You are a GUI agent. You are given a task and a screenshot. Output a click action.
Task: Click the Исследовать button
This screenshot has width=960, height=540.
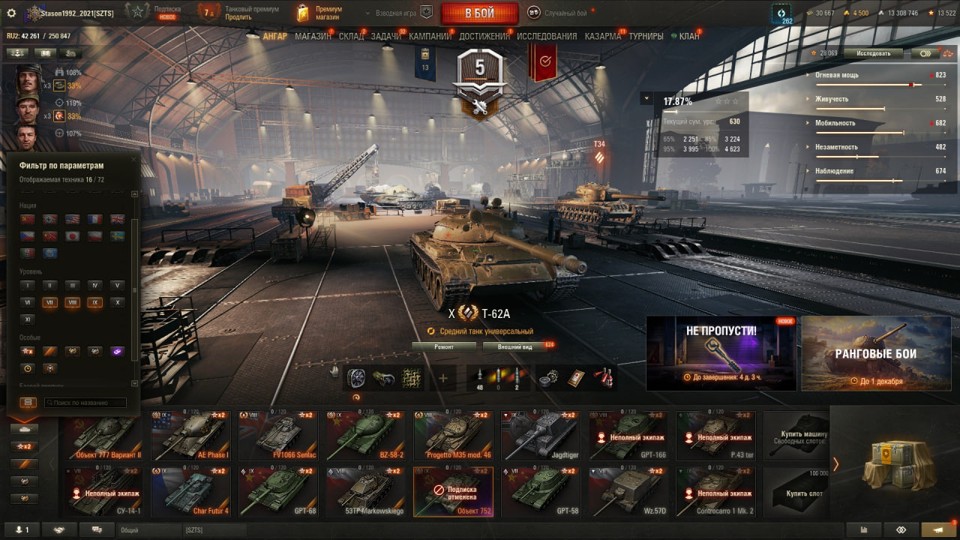point(872,53)
